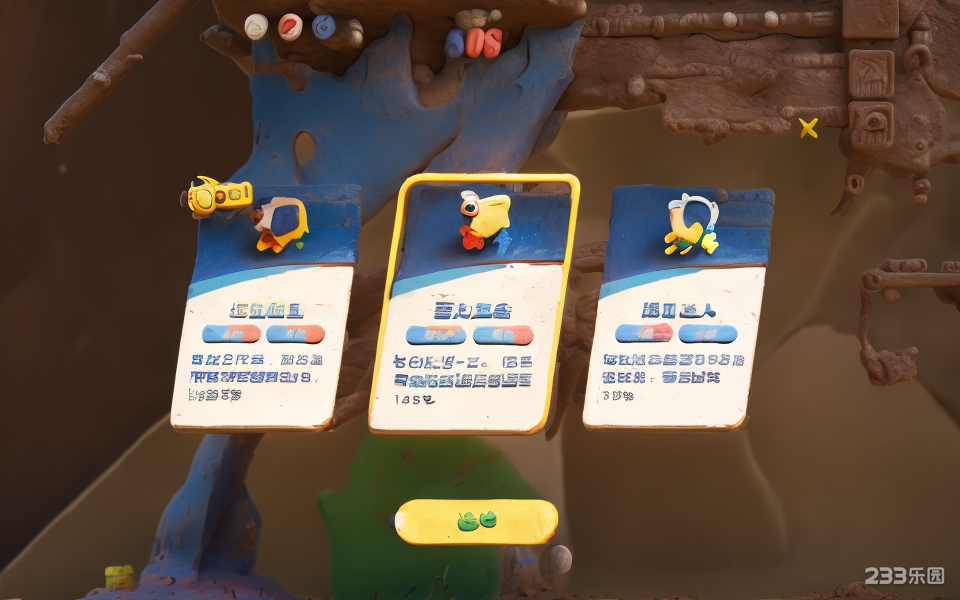Select the highlighted middle card with the yellow bird
The image size is (960, 600).
pos(474,305)
